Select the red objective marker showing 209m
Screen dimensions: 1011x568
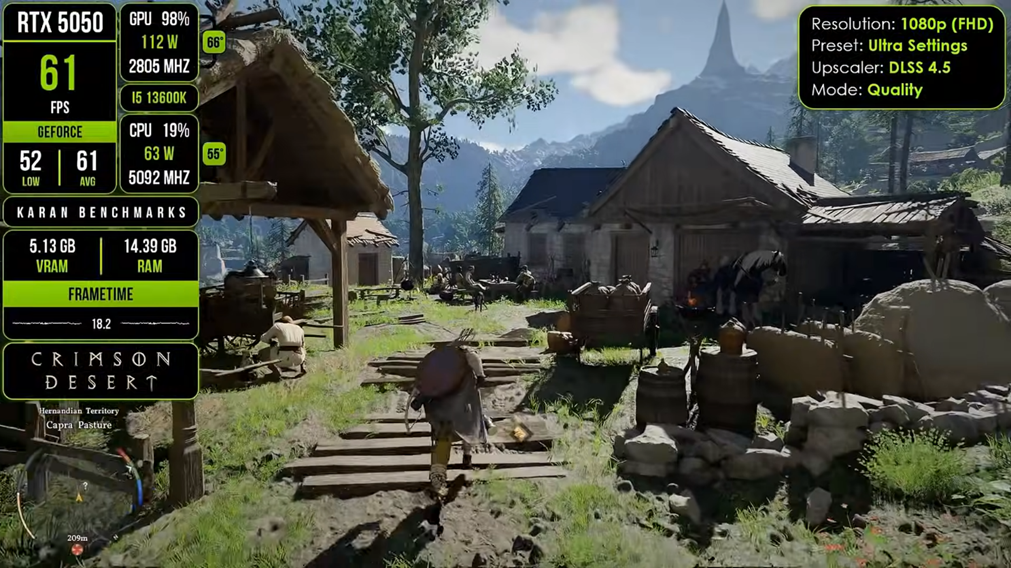[77, 549]
